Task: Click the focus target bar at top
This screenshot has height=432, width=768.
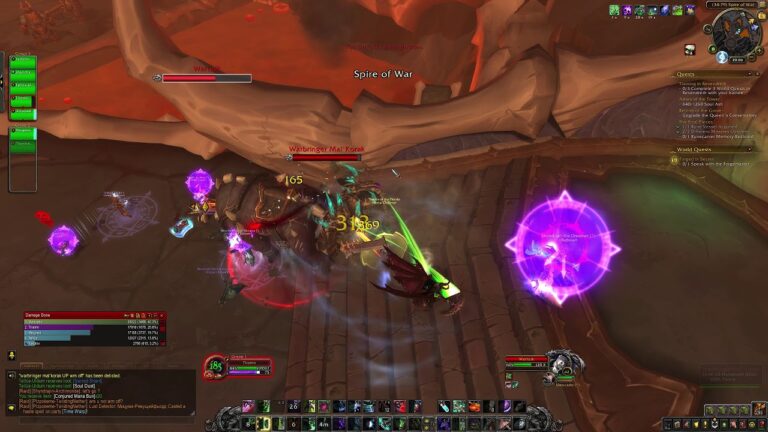Action: tap(206, 78)
